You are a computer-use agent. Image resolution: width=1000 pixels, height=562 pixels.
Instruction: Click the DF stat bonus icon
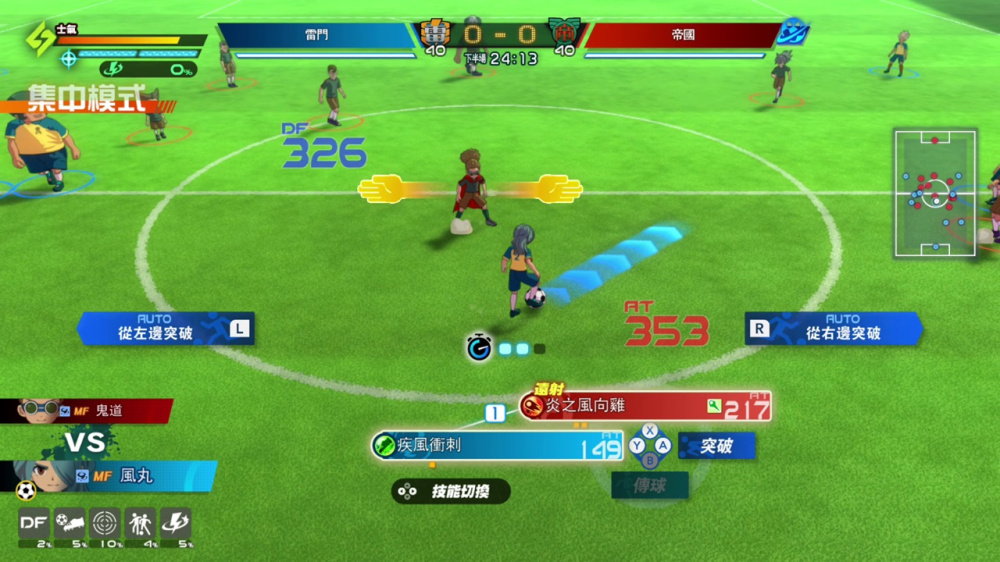[34, 523]
